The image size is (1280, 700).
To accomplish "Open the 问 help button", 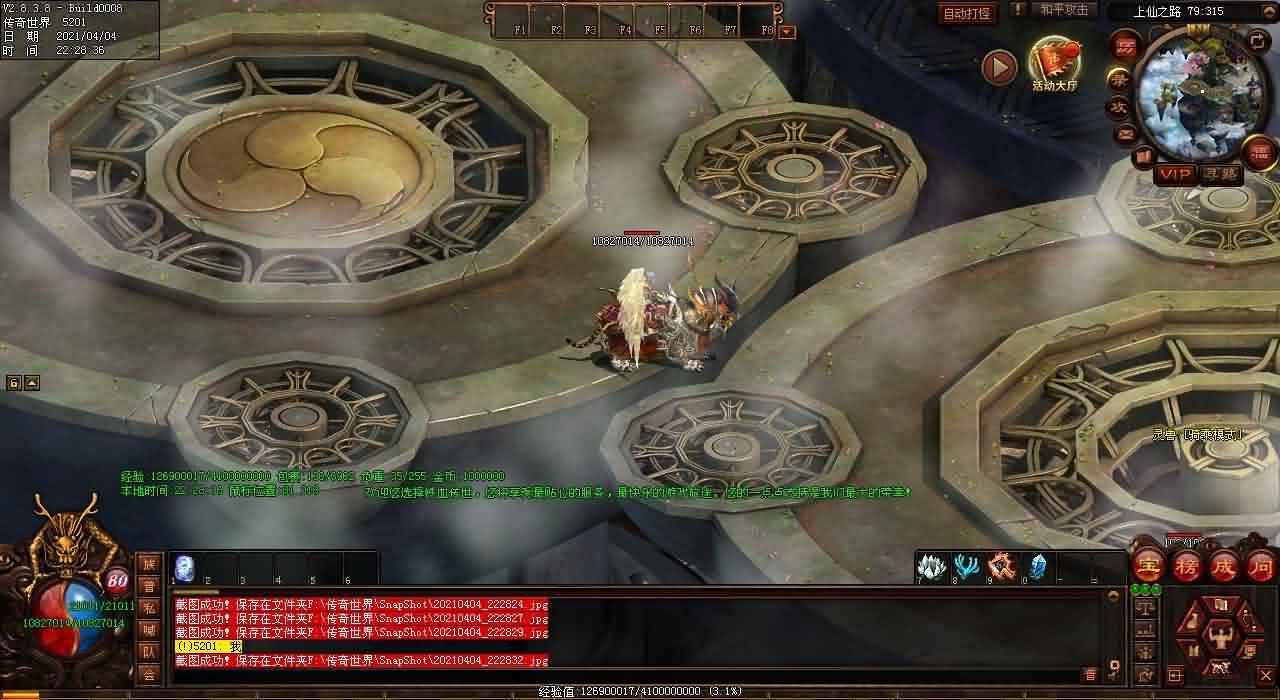I will coord(1260,565).
